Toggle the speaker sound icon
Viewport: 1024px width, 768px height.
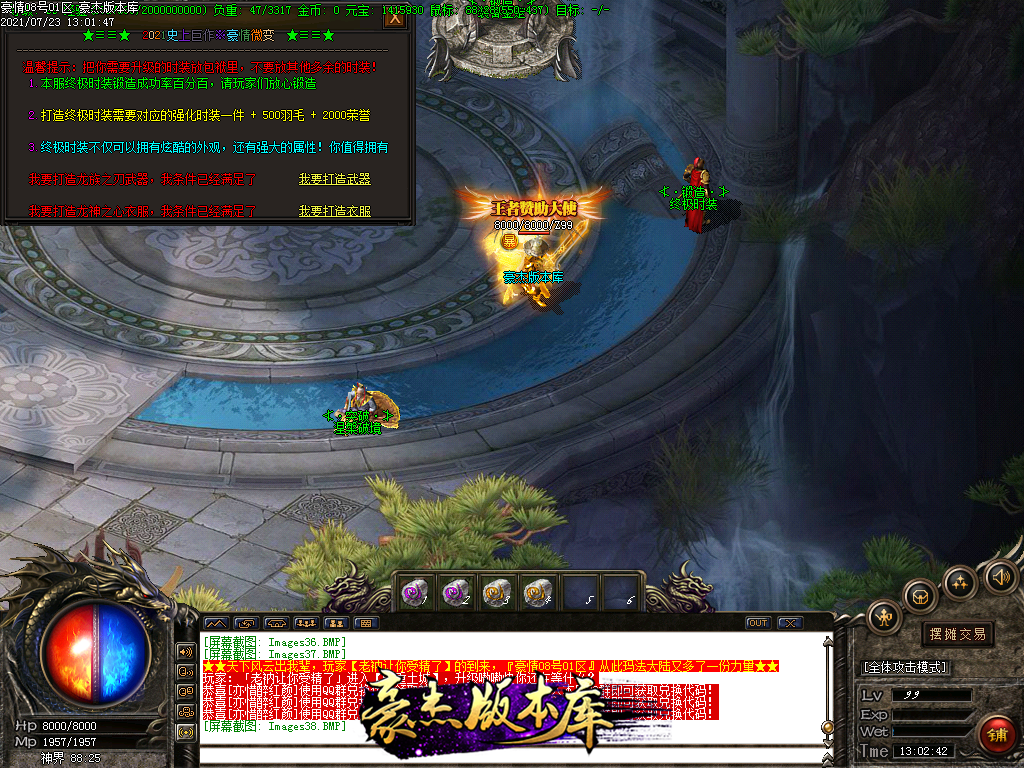pos(999,576)
